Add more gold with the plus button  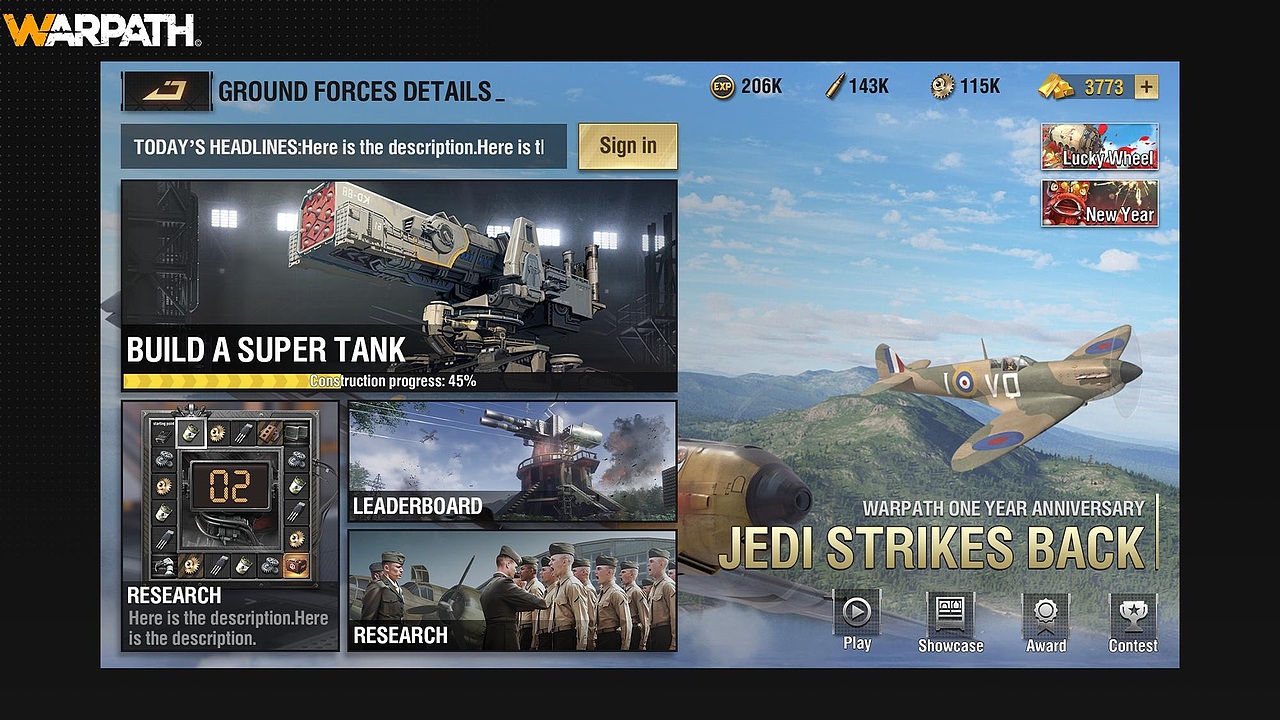[1146, 87]
